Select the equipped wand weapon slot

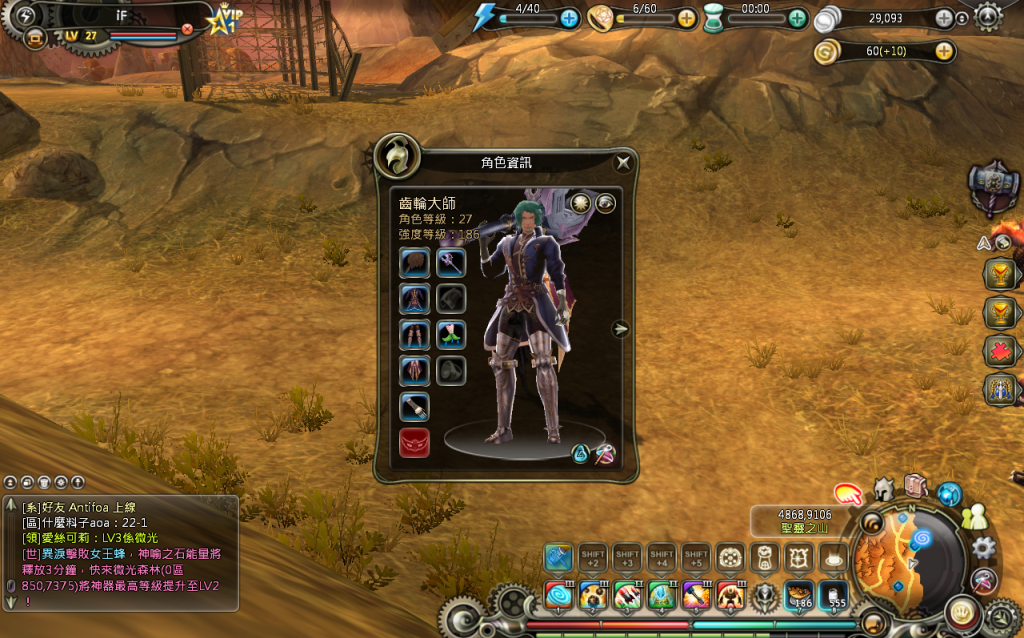pyautogui.click(x=451, y=263)
